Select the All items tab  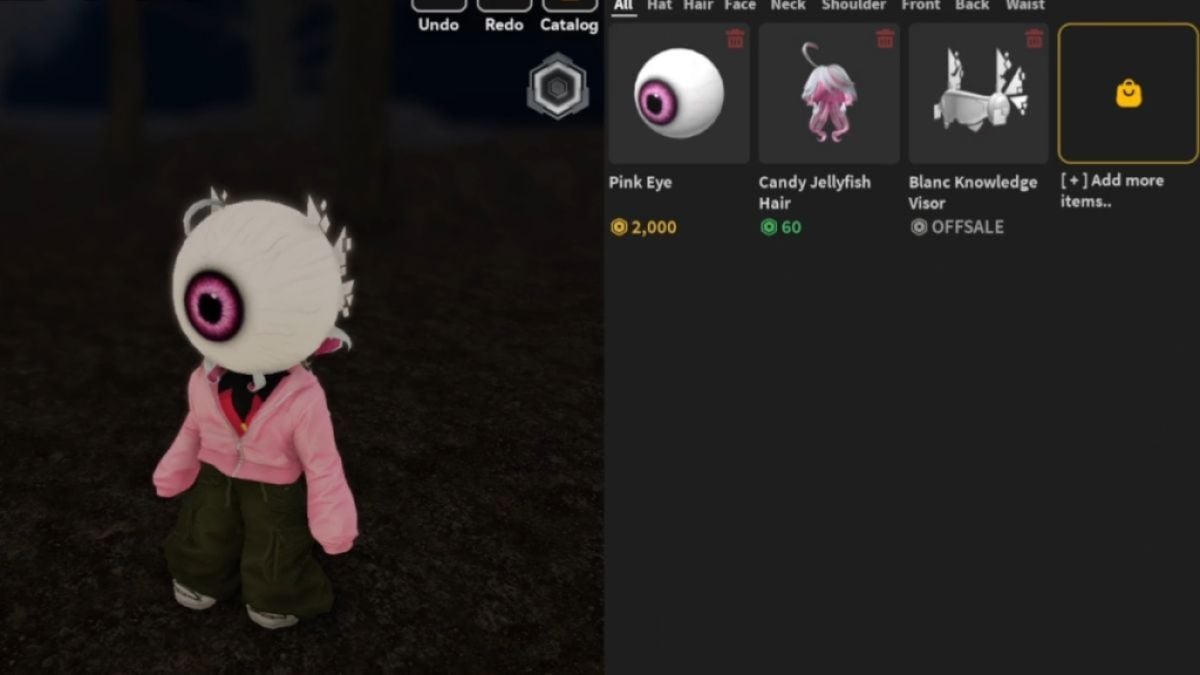624,5
